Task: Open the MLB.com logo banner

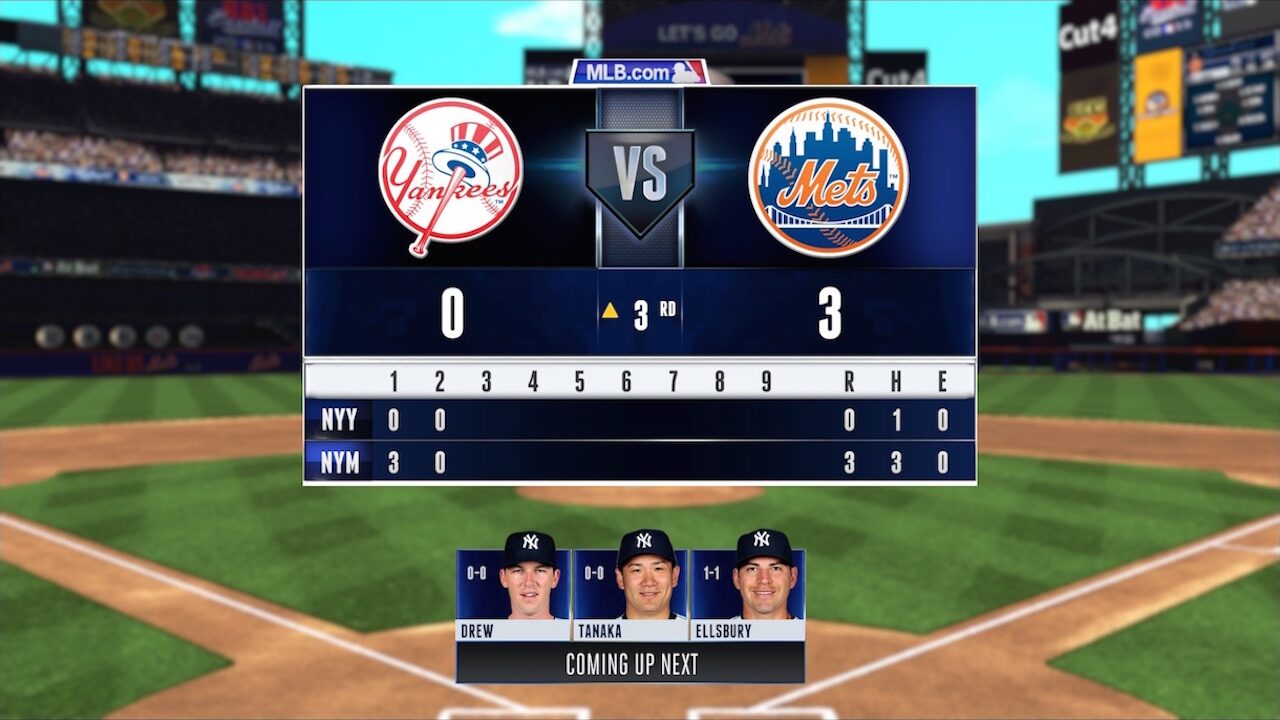Action: click(639, 72)
